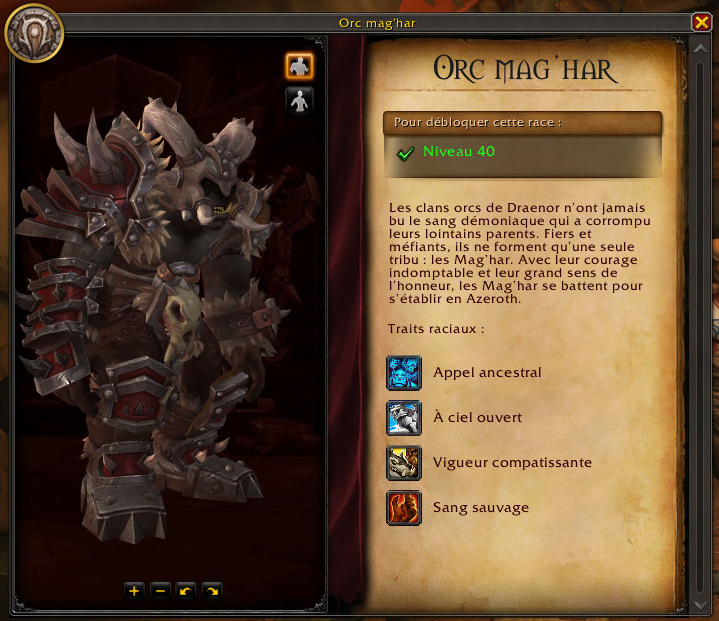This screenshot has height=621, width=719.
Task: Zoom out the character model view
Action: pyautogui.click(x=160, y=591)
